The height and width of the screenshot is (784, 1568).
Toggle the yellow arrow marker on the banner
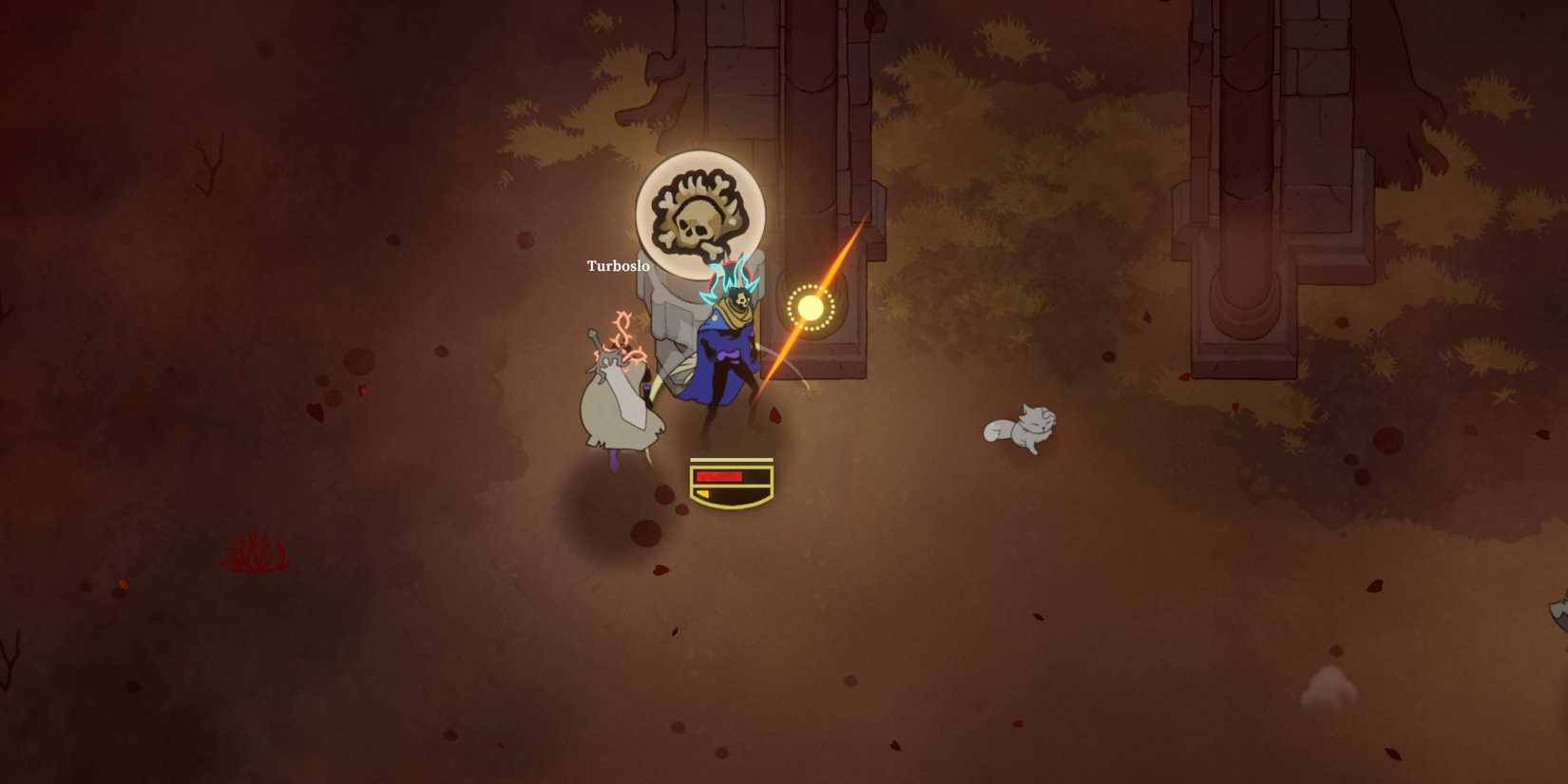click(x=703, y=492)
